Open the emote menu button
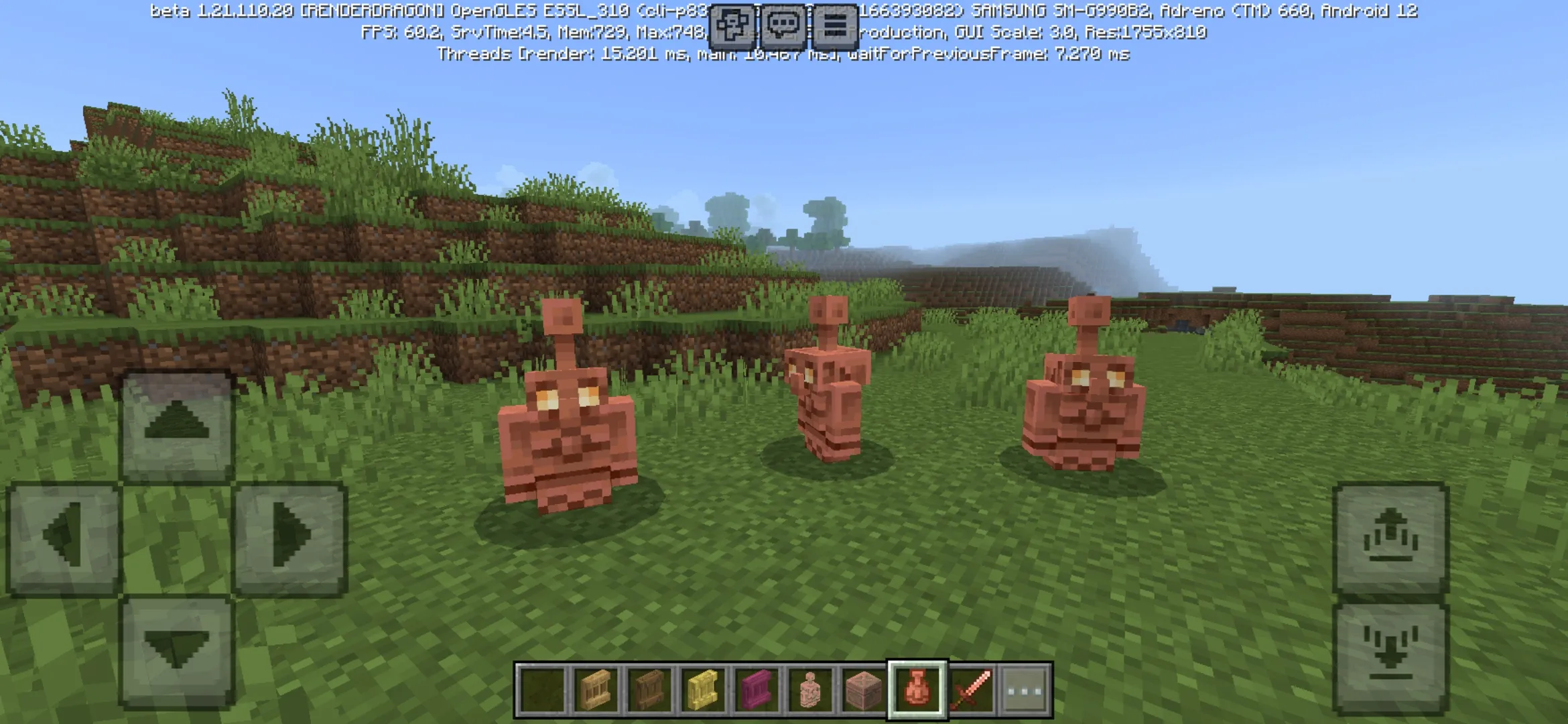The image size is (1568, 724). coord(731,27)
